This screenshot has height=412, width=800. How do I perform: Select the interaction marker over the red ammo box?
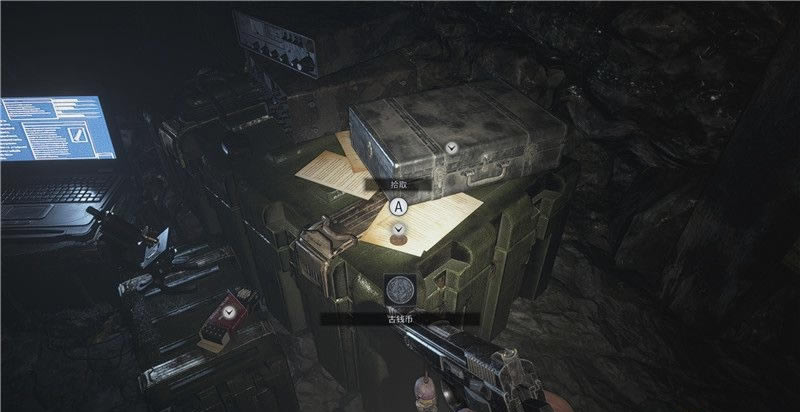coord(231,313)
